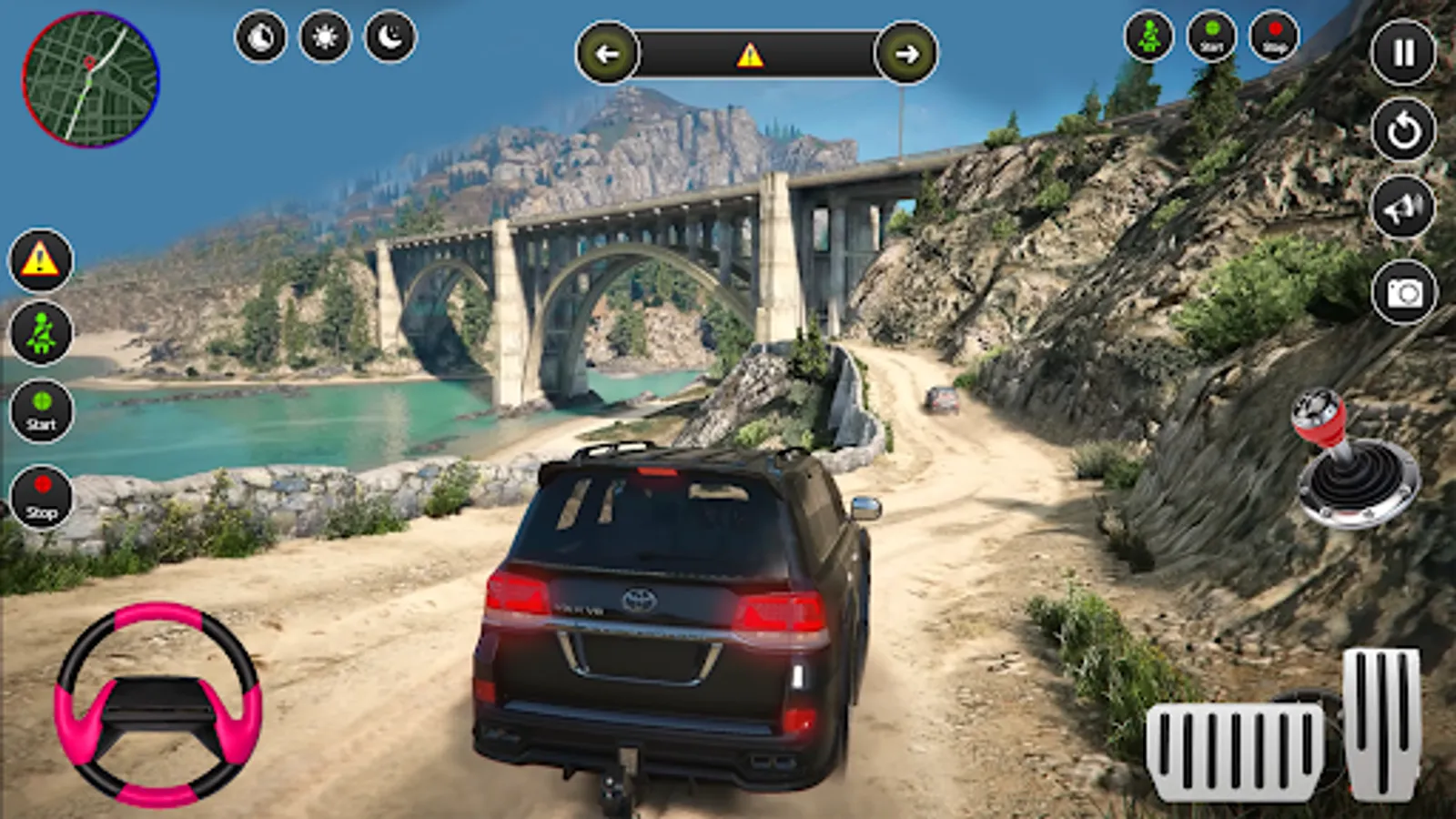Image resolution: width=1456 pixels, height=819 pixels.
Task: Open the circular minimap
Action: click(91, 79)
